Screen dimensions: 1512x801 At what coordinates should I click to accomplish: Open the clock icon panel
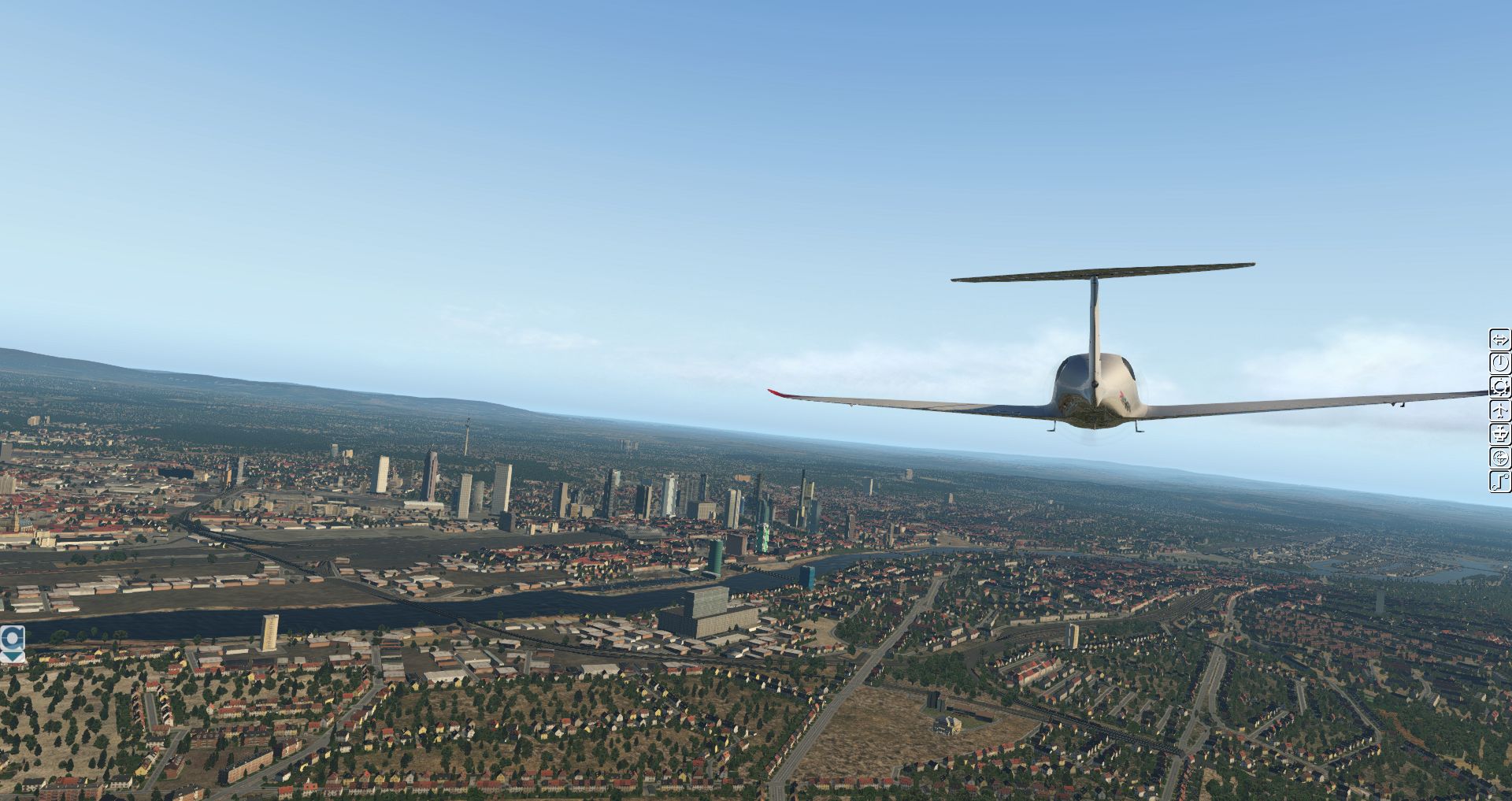click(x=1500, y=363)
